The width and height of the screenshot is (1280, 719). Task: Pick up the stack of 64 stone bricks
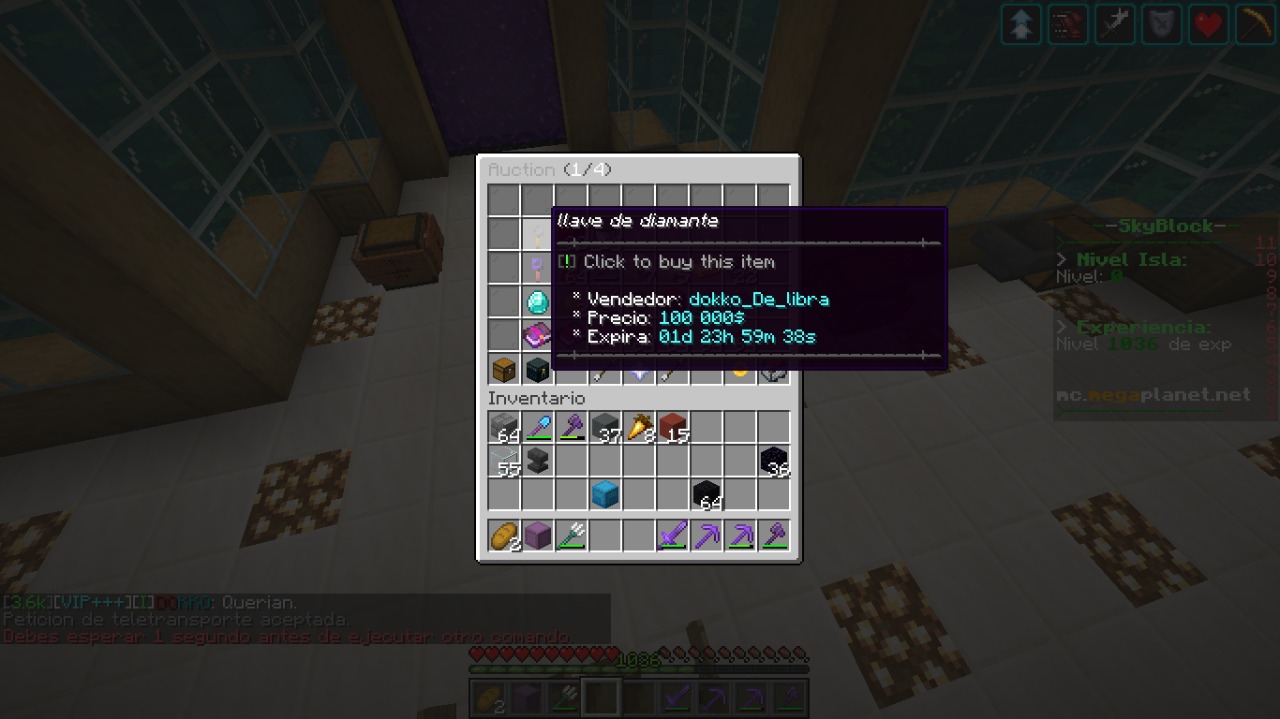(504, 428)
